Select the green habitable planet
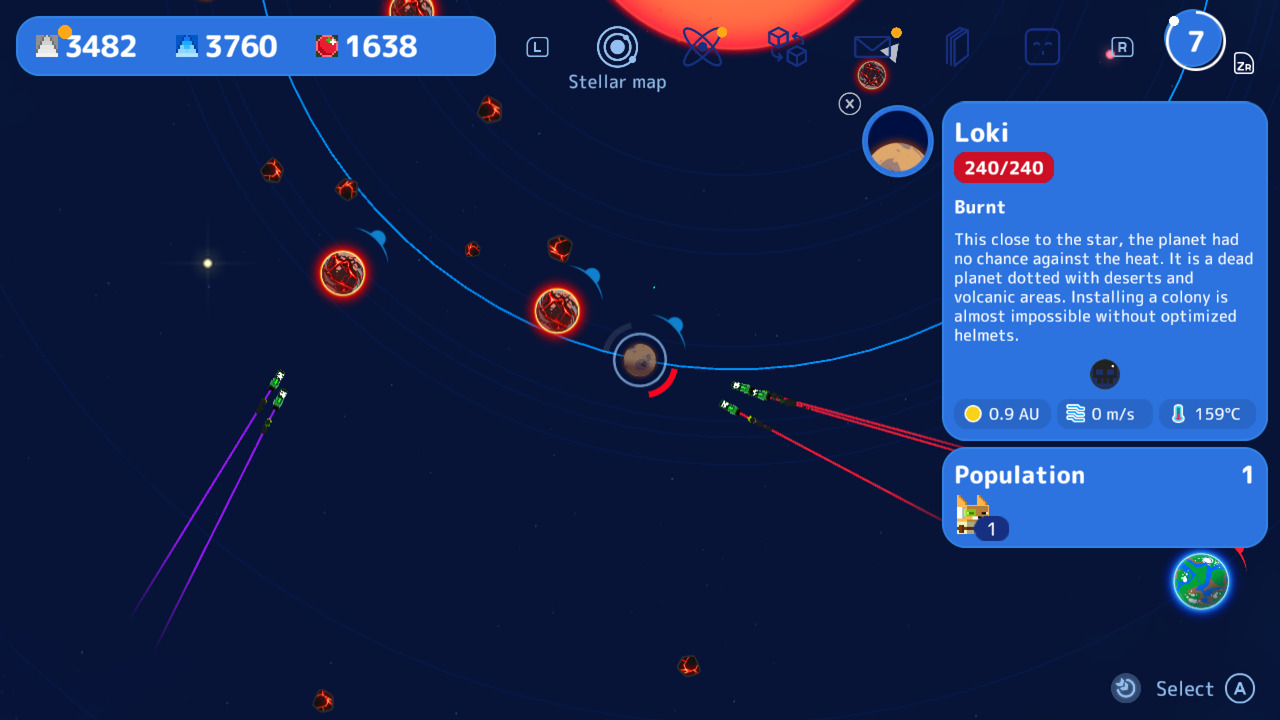This screenshot has width=1280, height=720. coord(1202,581)
